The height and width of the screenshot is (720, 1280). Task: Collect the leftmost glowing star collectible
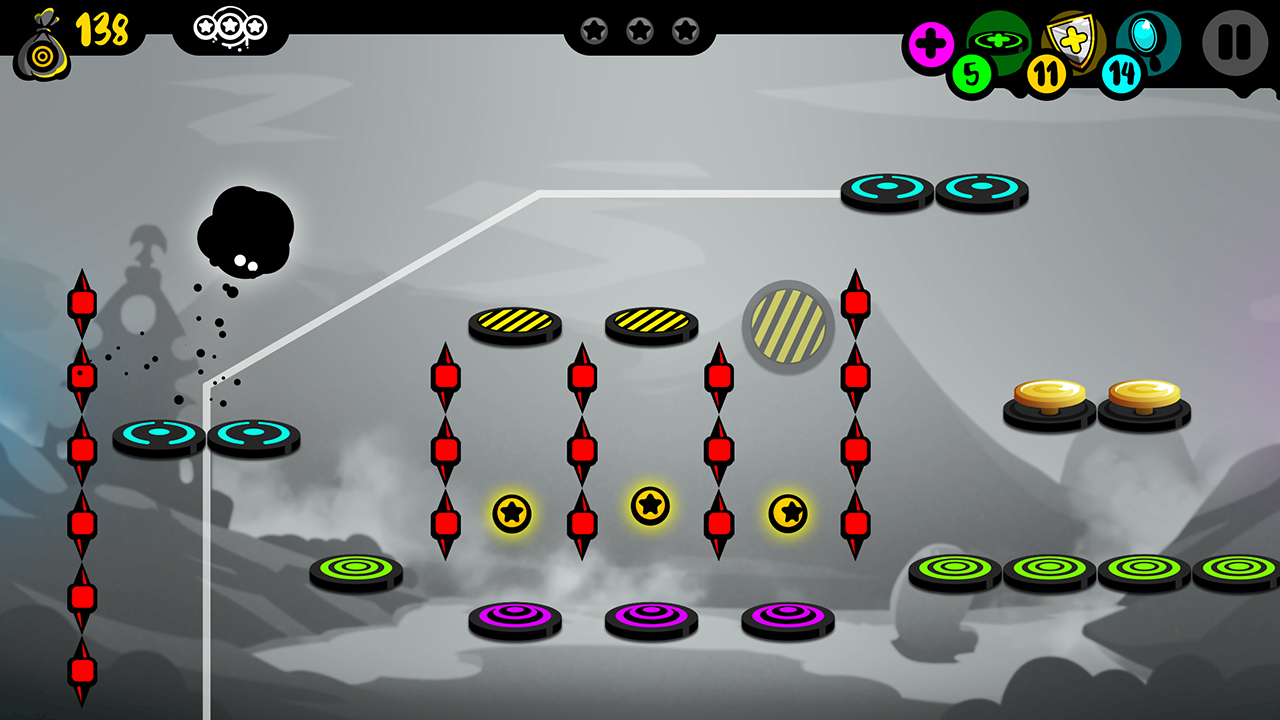(512, 513)
